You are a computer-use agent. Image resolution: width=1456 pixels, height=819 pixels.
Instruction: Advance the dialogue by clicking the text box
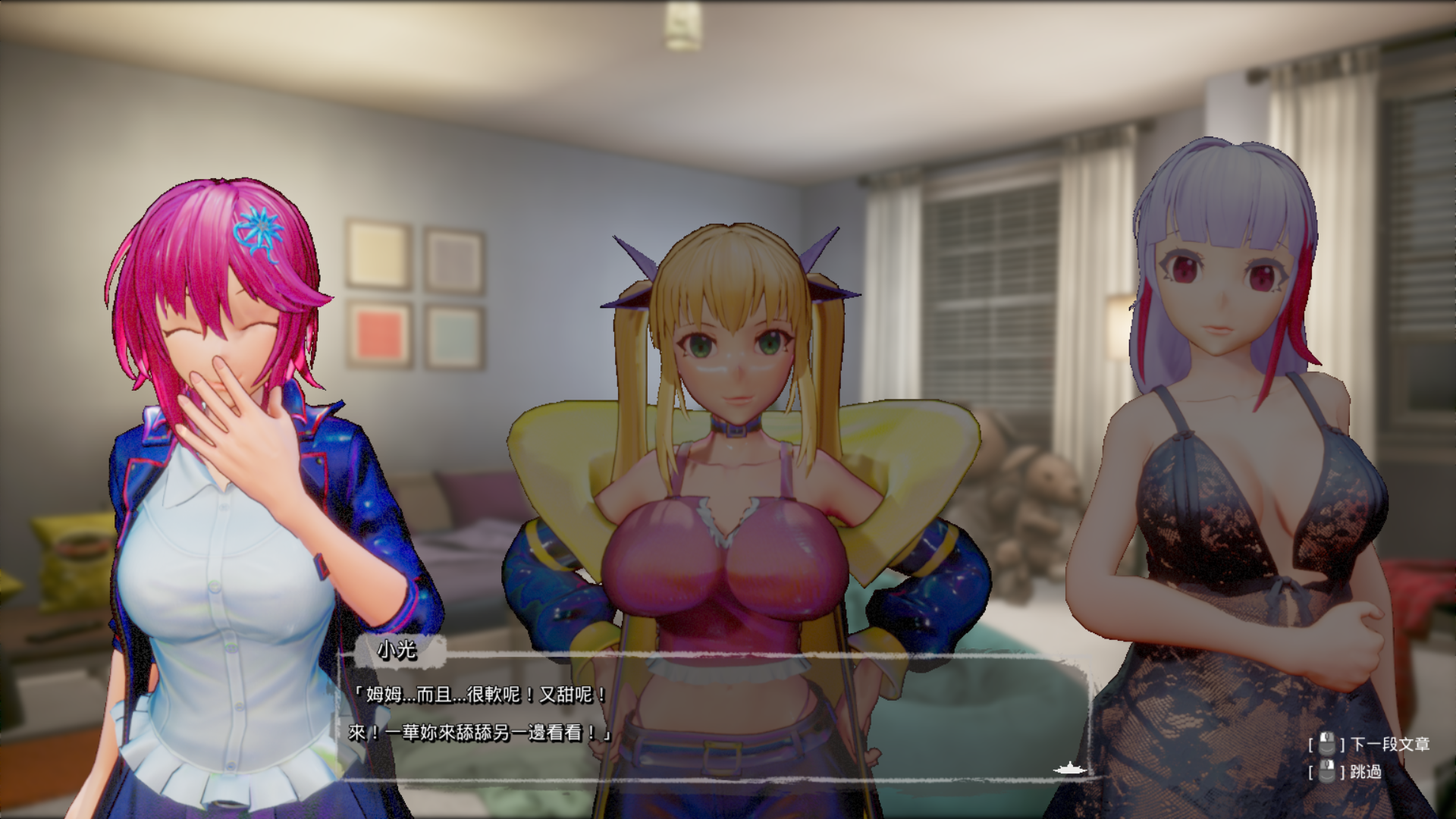713,714
